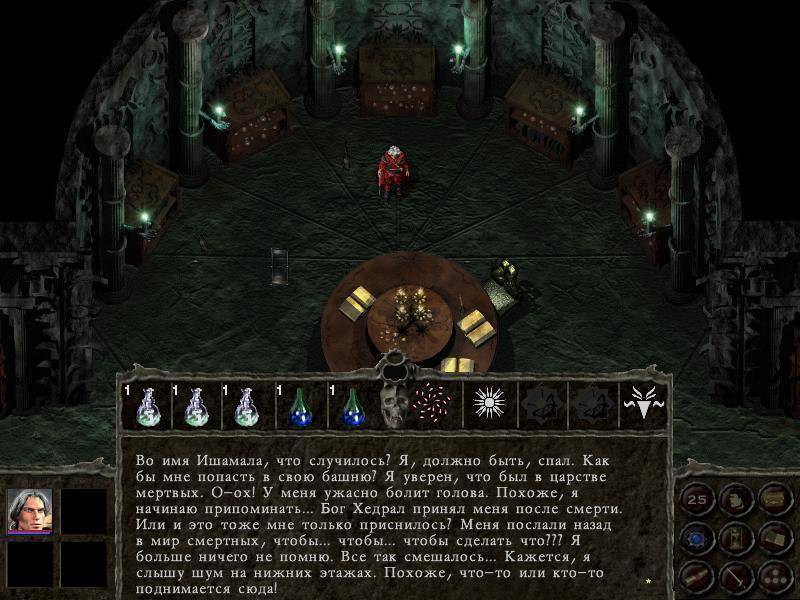Open the treasure chest inventory button

773,498
